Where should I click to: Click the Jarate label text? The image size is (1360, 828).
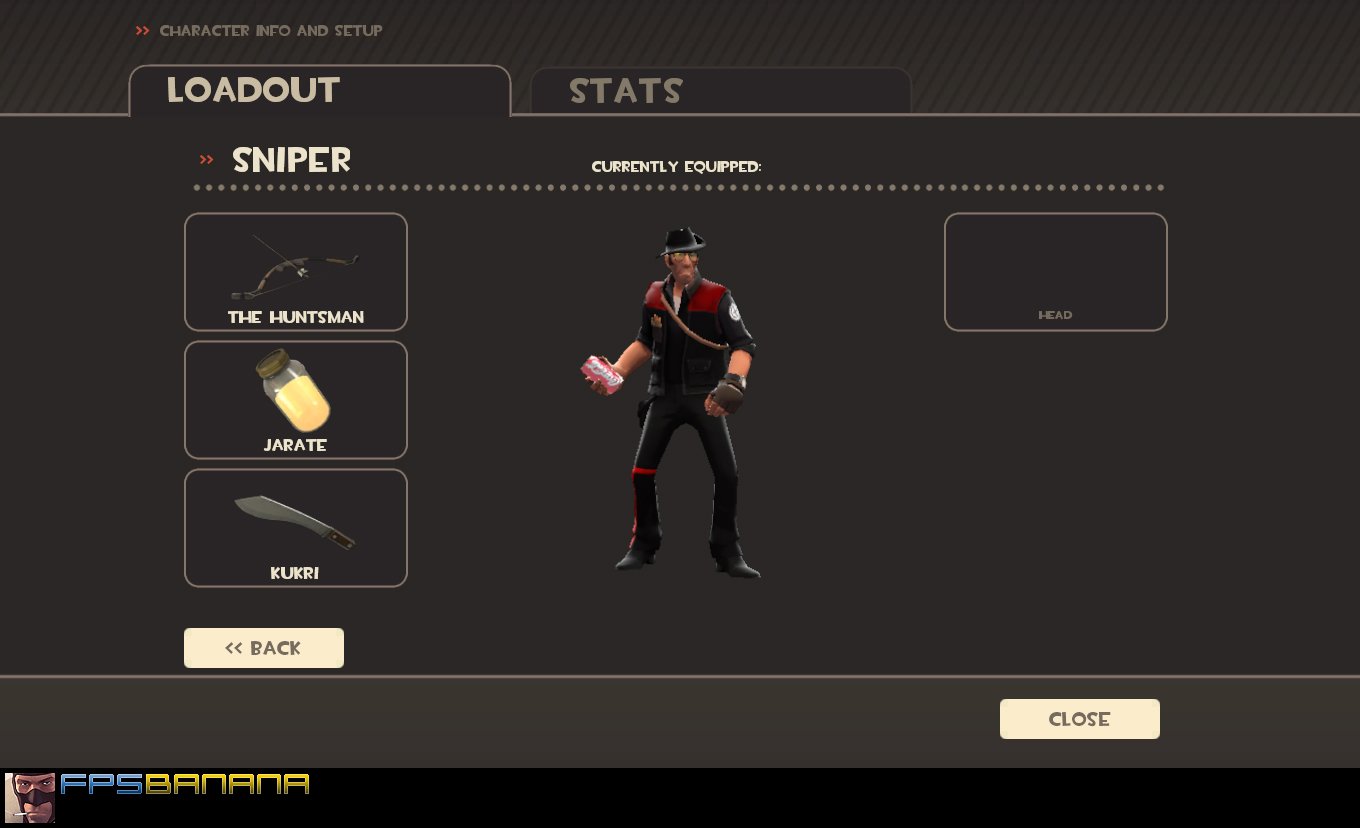point(295,445)
